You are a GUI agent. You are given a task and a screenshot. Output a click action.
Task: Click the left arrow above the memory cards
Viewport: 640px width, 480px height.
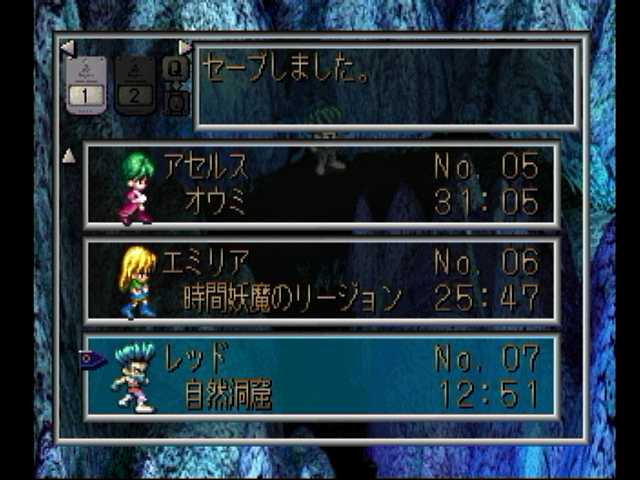coord(67,47)
